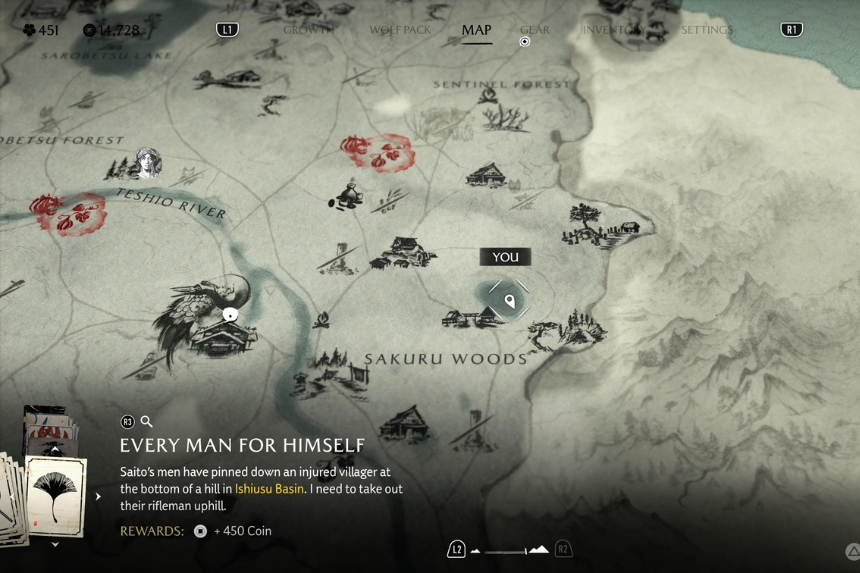860x573 pixels.
Task: Select the ginkgo leaf quest card
Action: [x=55, y=495]
